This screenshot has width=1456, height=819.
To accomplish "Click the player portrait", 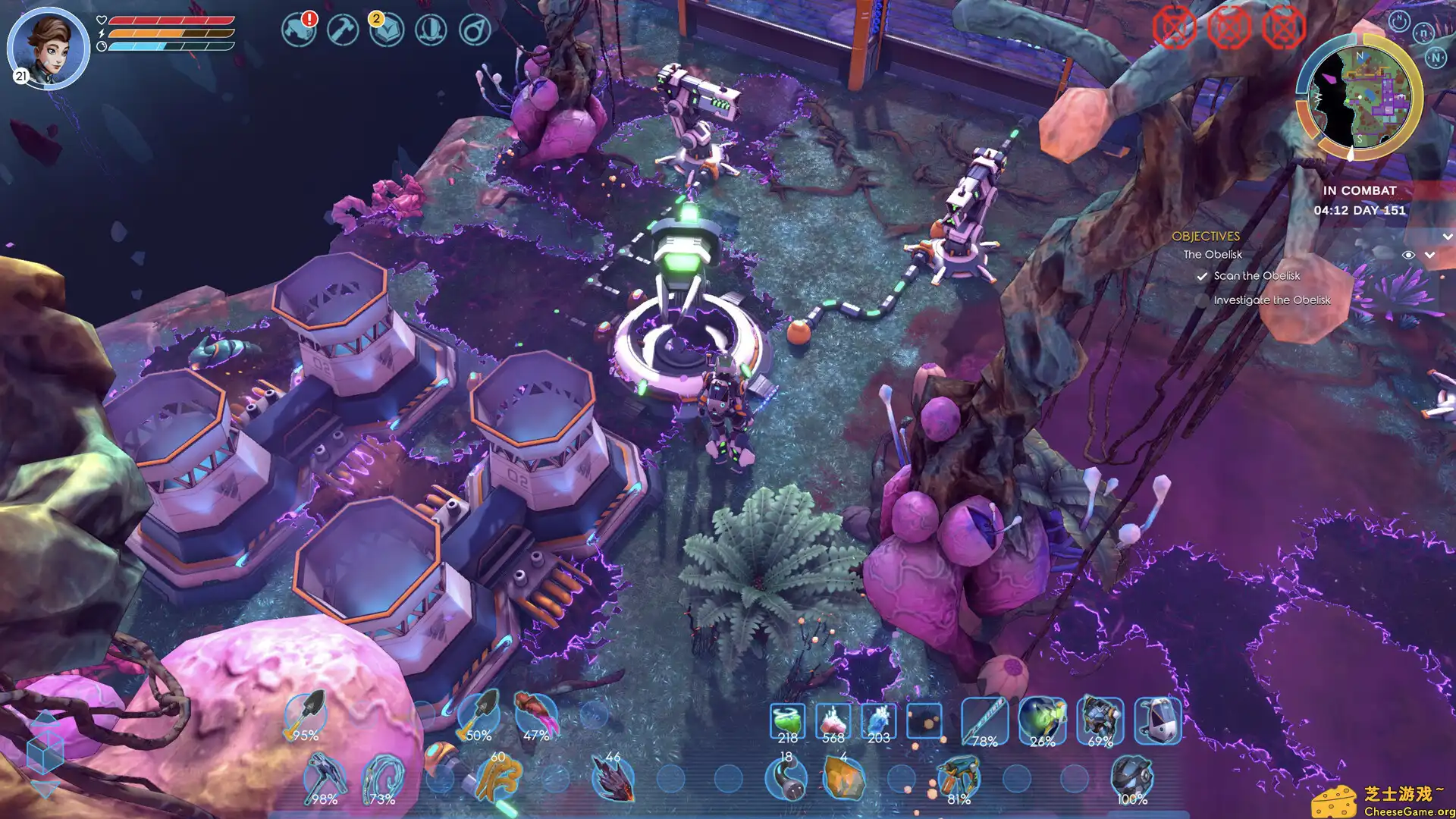I will 49,47.
